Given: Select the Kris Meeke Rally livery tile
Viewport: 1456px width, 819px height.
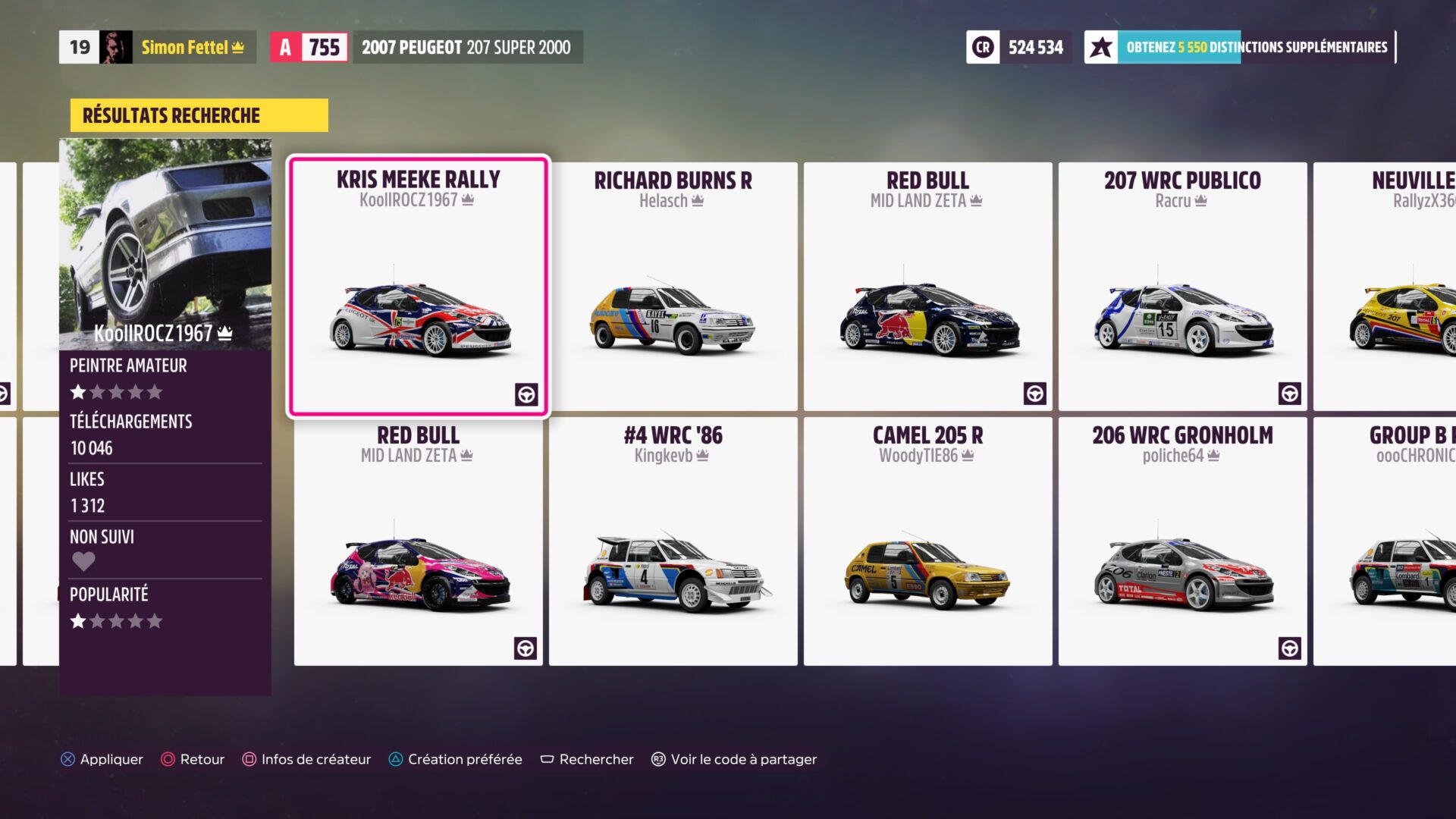Looking at the screenshot, I should 418,287.
